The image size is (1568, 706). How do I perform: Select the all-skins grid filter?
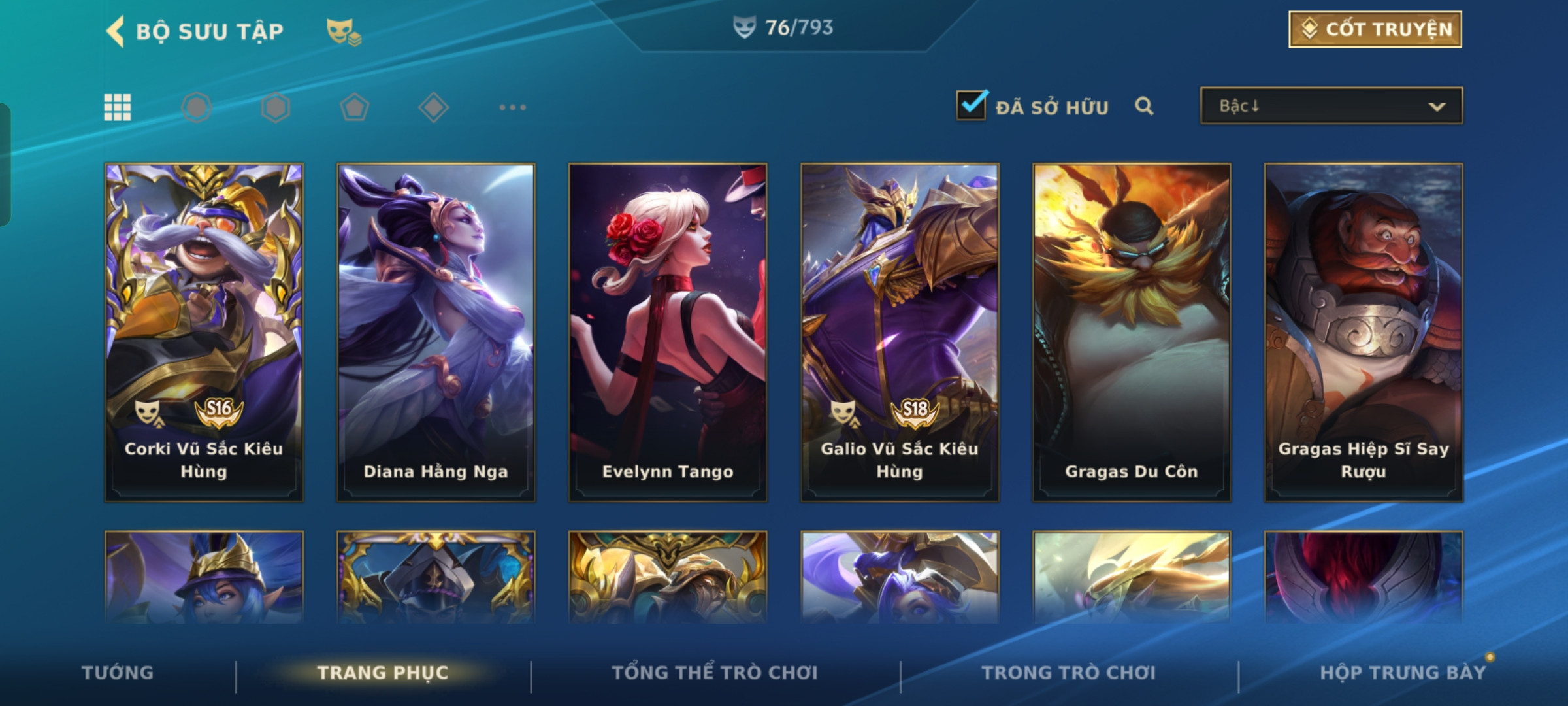pos(118,107)
